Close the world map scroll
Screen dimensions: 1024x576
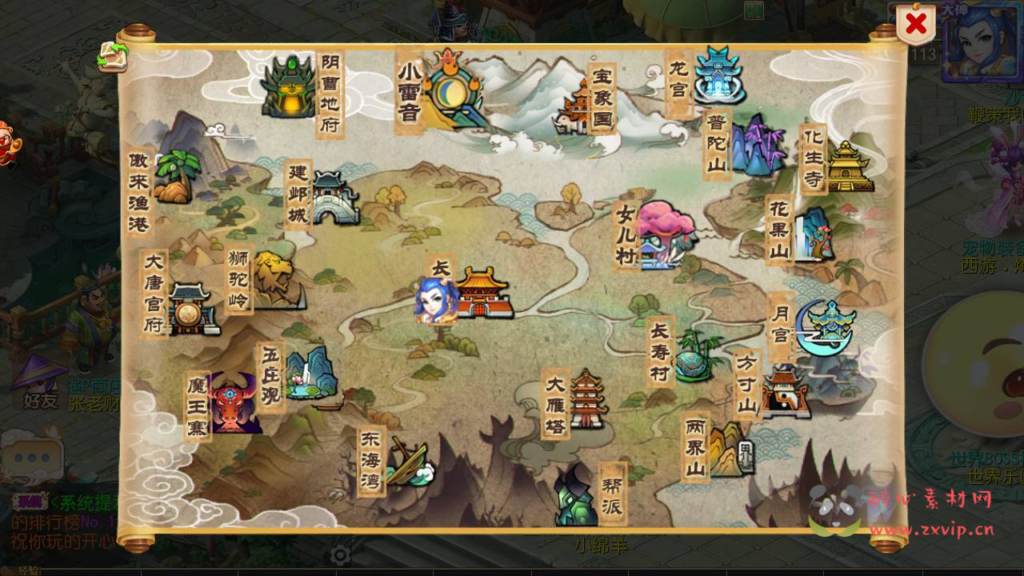coord(914,25)
